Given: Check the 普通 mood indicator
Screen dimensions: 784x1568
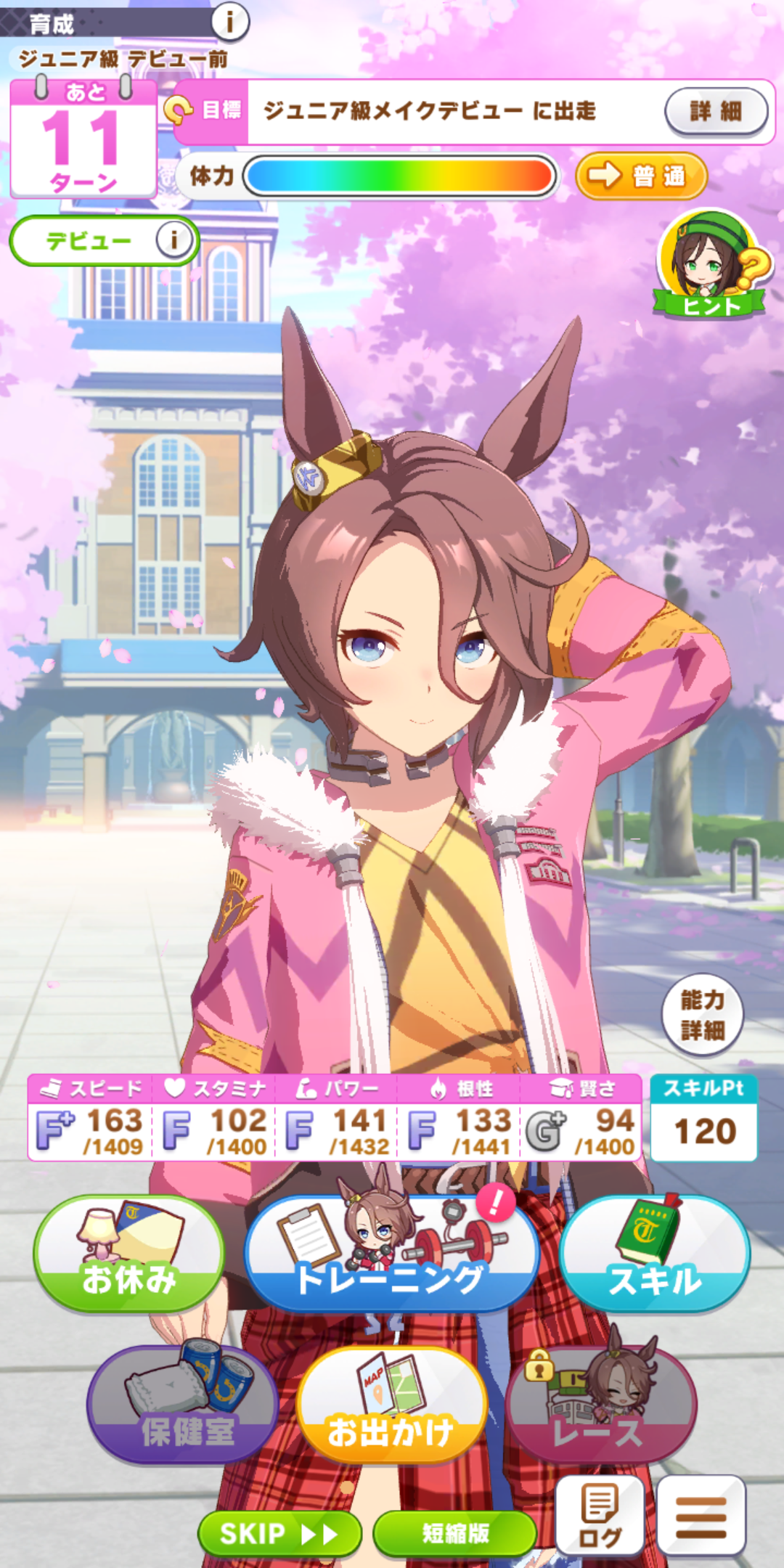Looking at the screenshot, I should click(x=641, y=176).
